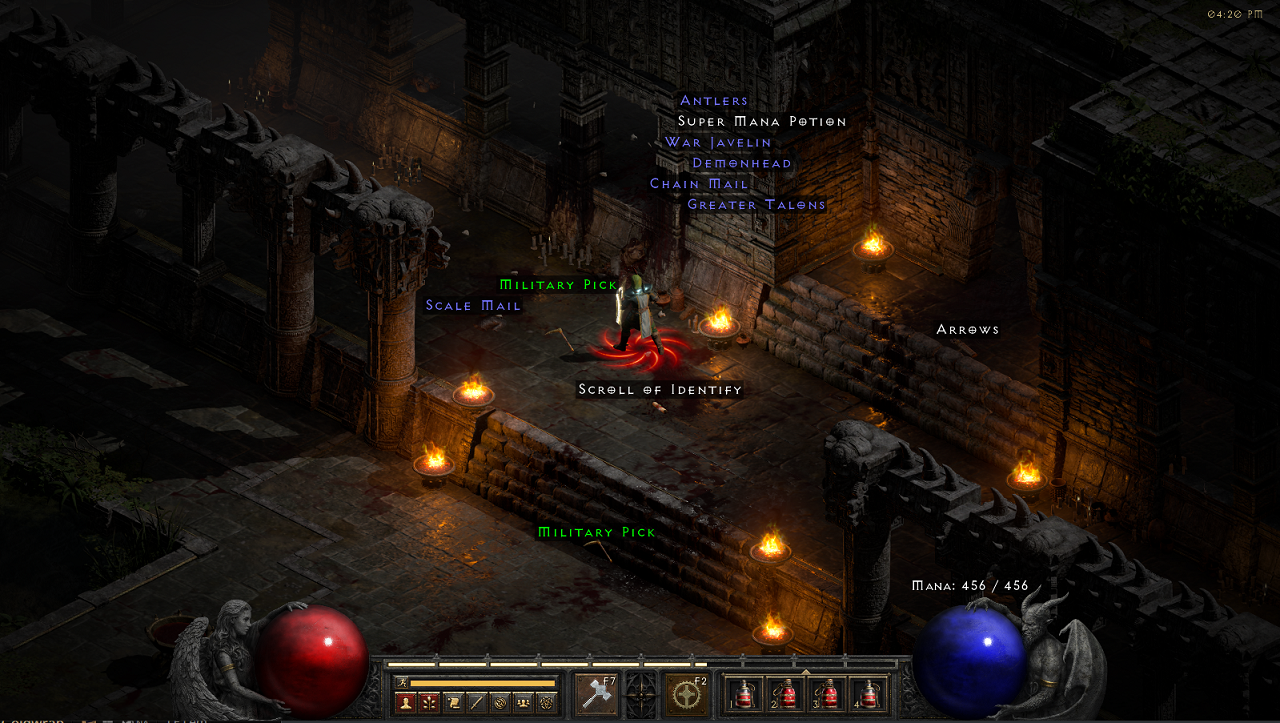Pick up the Arrows item label
1280x723 pixels.
click(967, 329)
